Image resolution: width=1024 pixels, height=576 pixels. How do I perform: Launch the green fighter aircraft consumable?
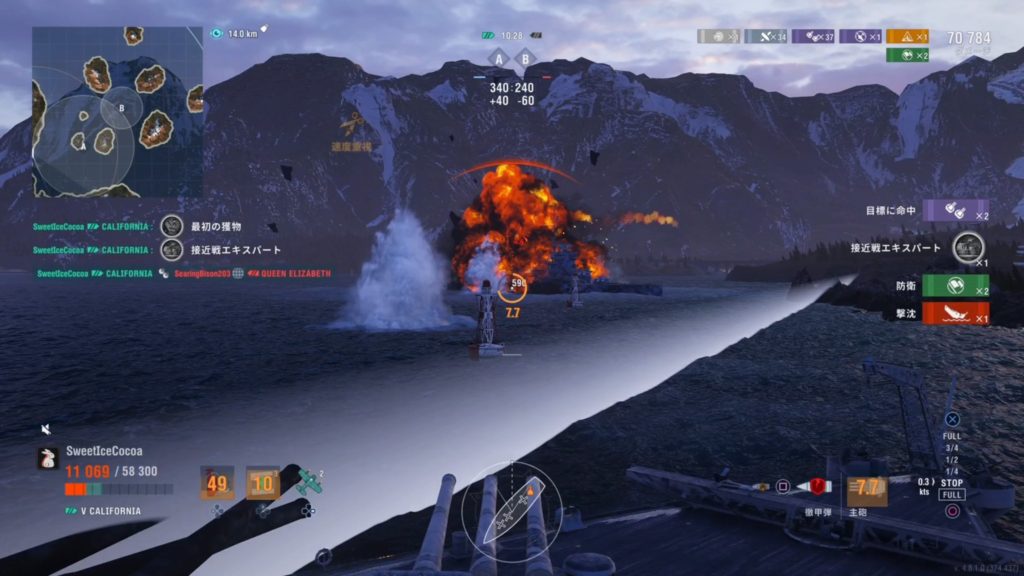(309, 483)
